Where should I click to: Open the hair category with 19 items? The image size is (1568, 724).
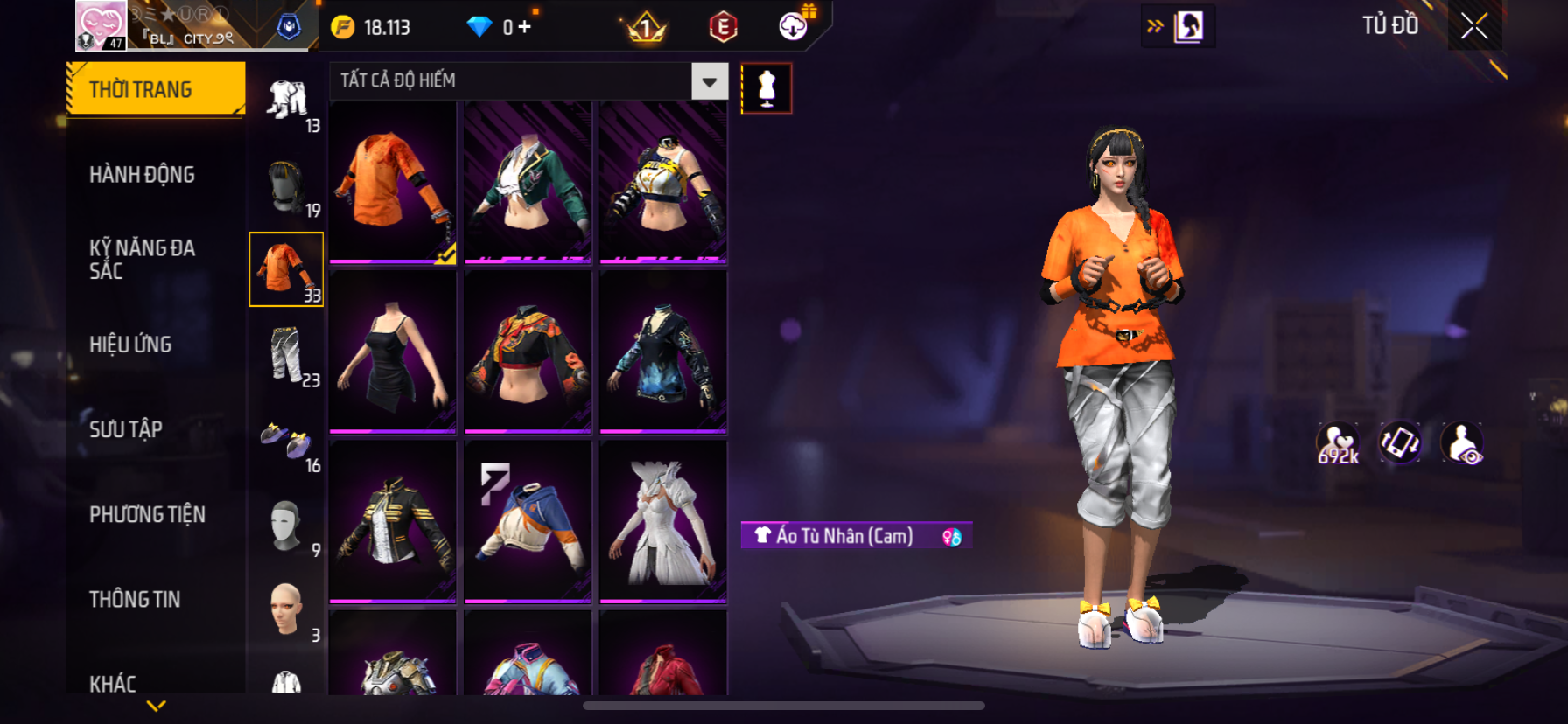[x=287, y=185]
